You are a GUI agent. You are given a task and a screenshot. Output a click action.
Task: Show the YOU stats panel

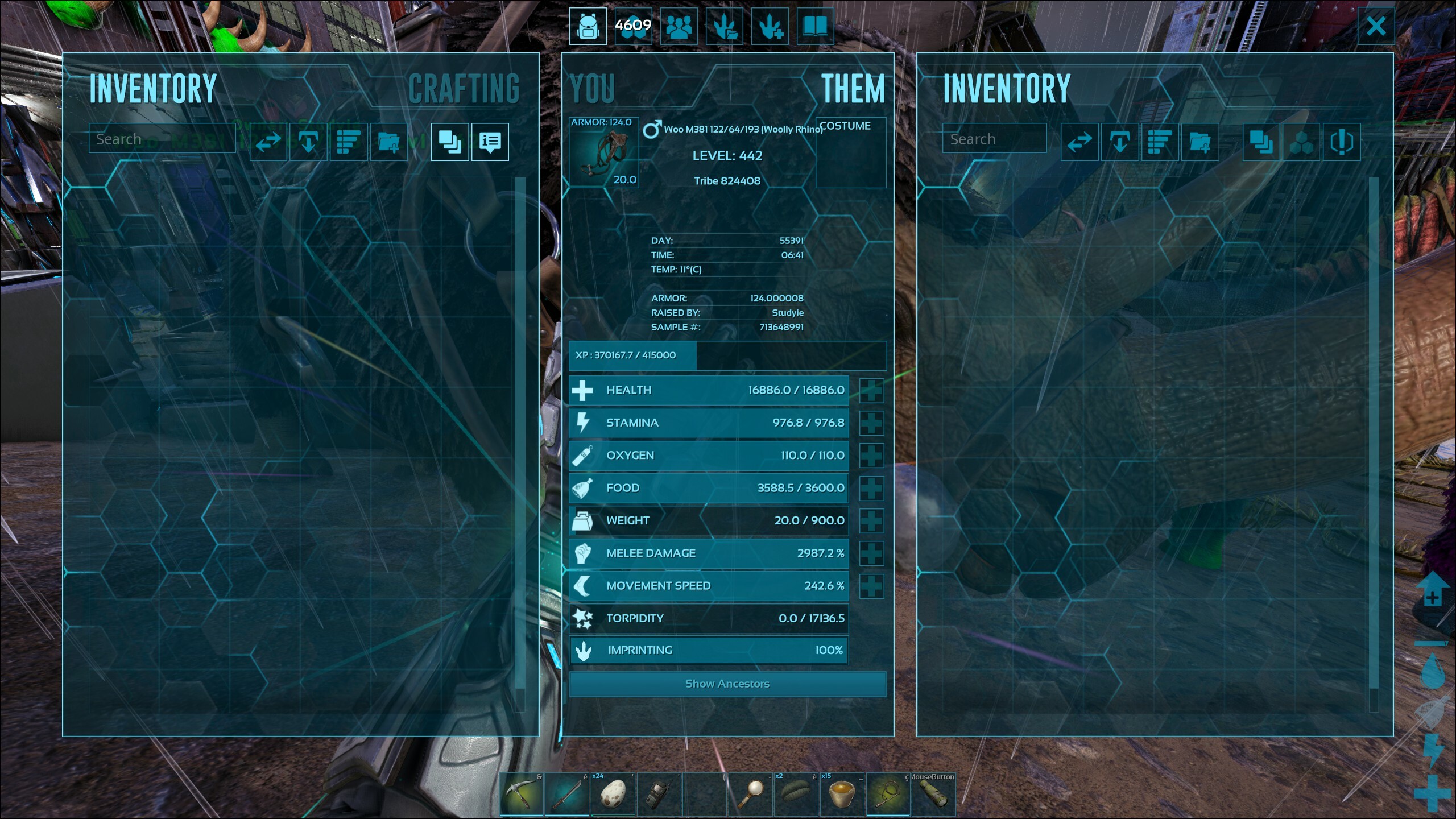592,89
